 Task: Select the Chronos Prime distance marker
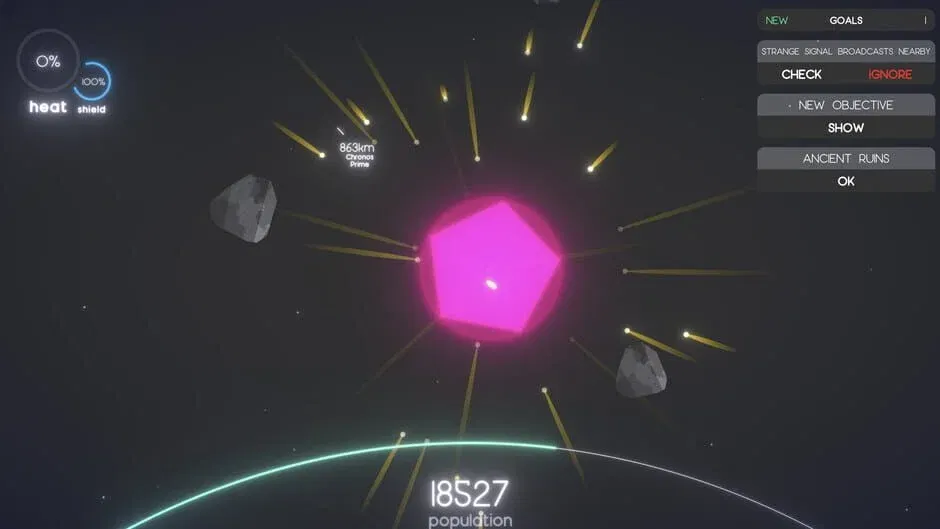click(357, 151)
